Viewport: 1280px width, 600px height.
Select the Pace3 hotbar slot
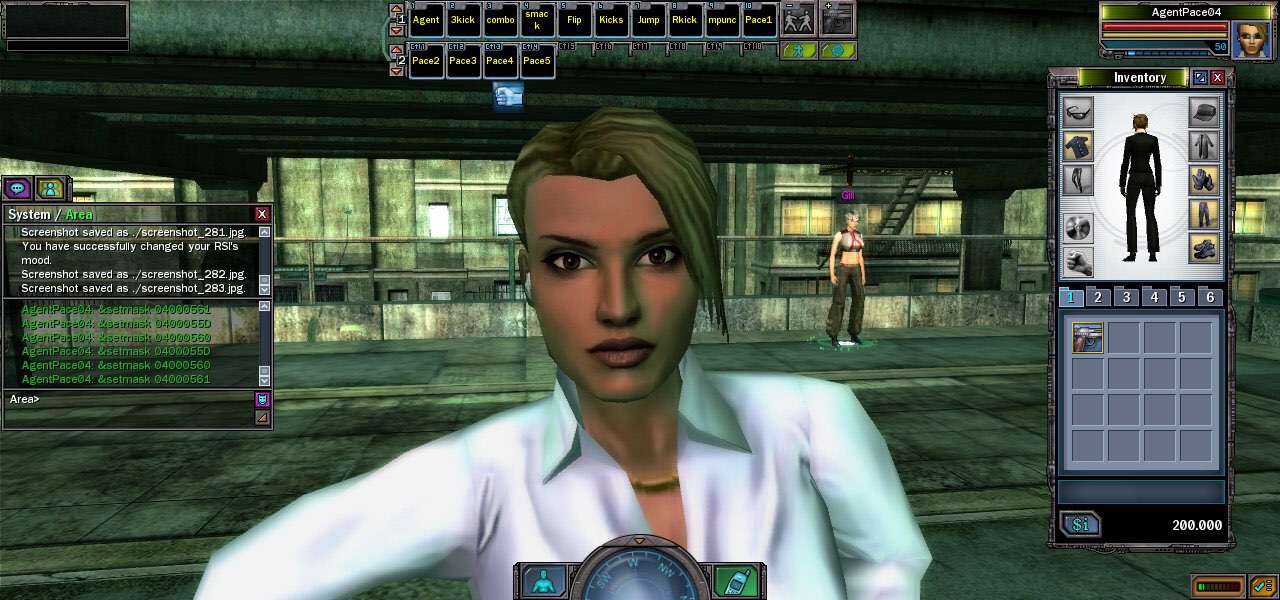pyautogui.click(x=463, y=61)
